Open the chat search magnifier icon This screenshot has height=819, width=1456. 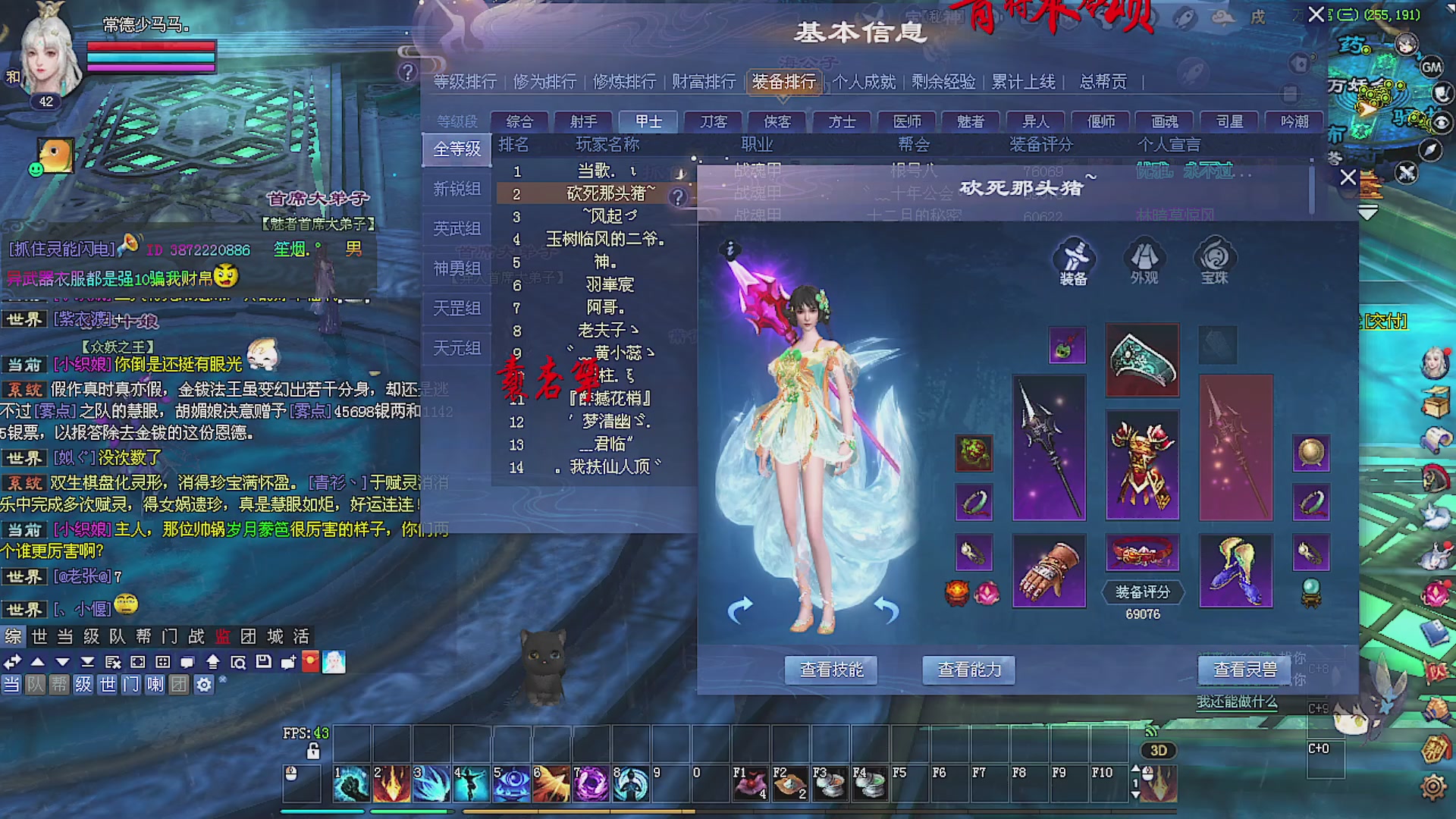click(239, 662)
